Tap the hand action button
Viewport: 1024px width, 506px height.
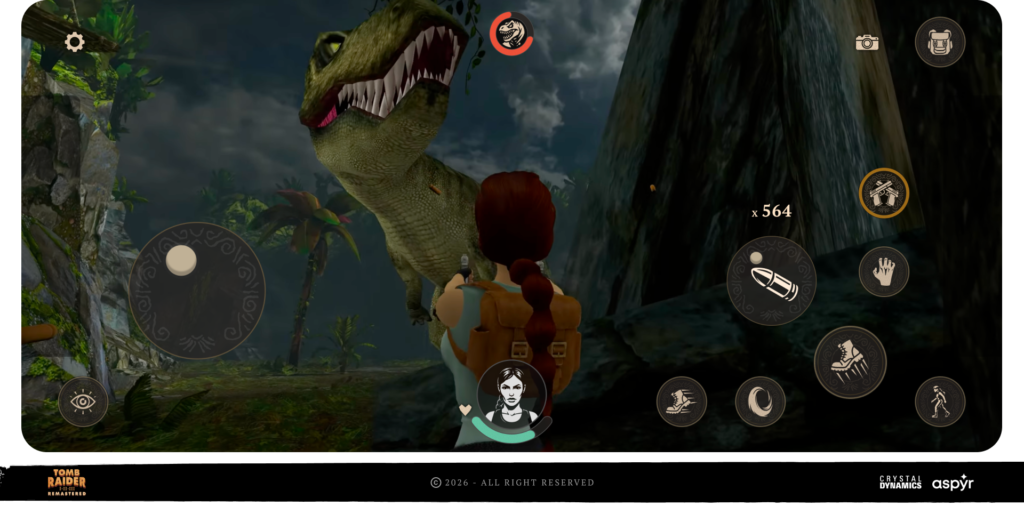tap(884, 271)
